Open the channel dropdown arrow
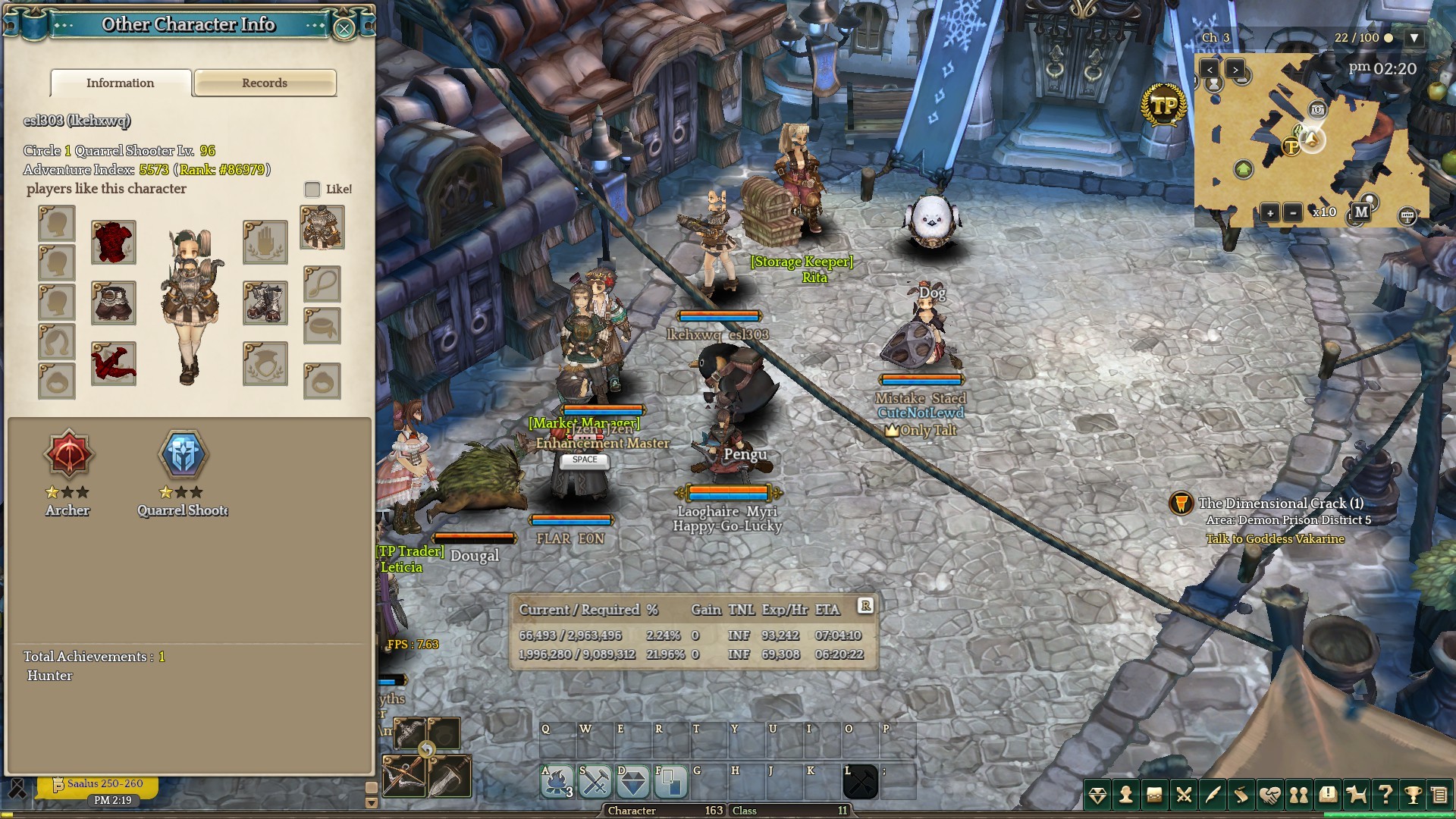The width and height of the screenshot is (1456, 819). click(x=1414, y=38)
